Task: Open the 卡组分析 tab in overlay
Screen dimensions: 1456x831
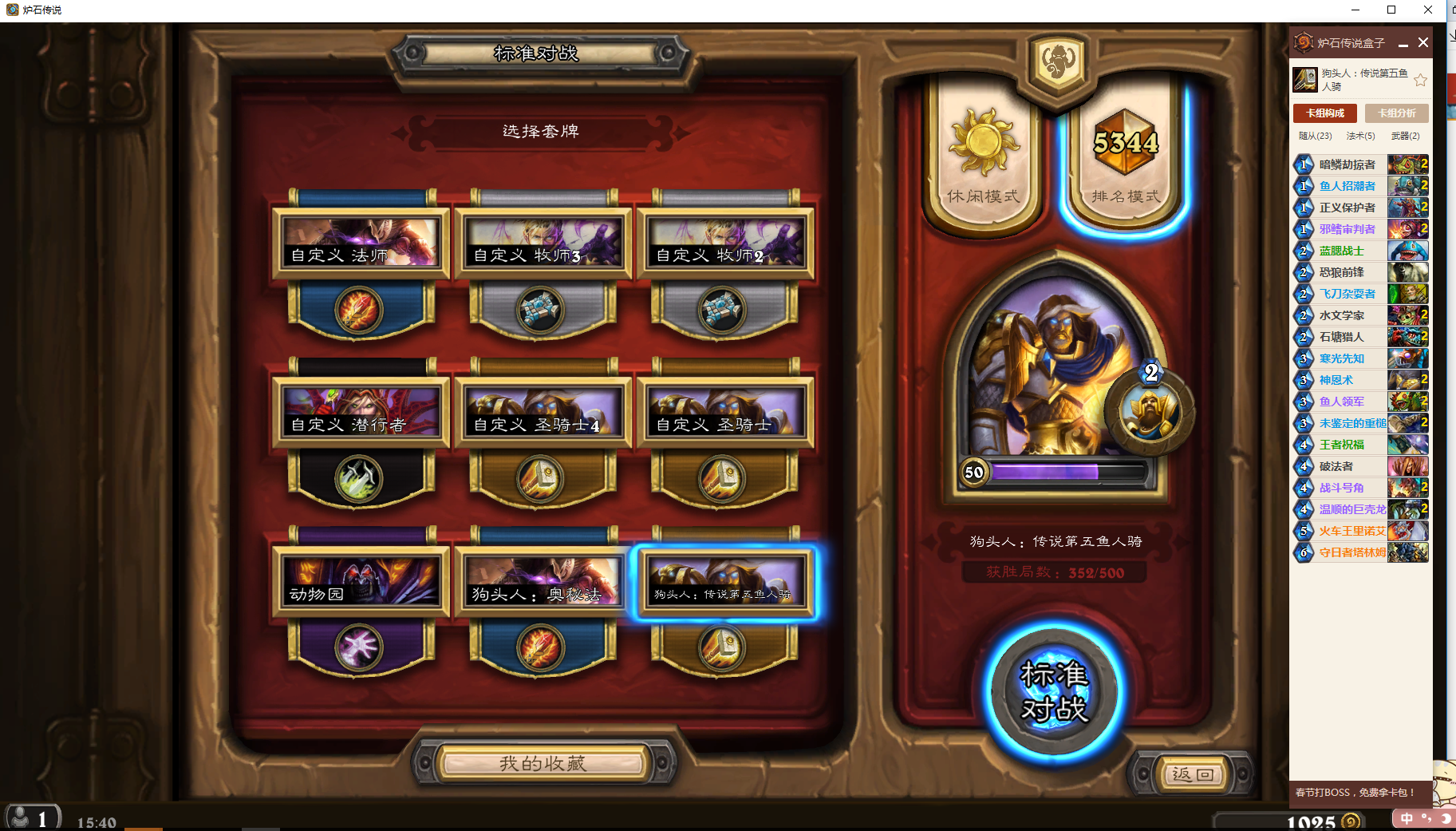Action: [1396, 113]
